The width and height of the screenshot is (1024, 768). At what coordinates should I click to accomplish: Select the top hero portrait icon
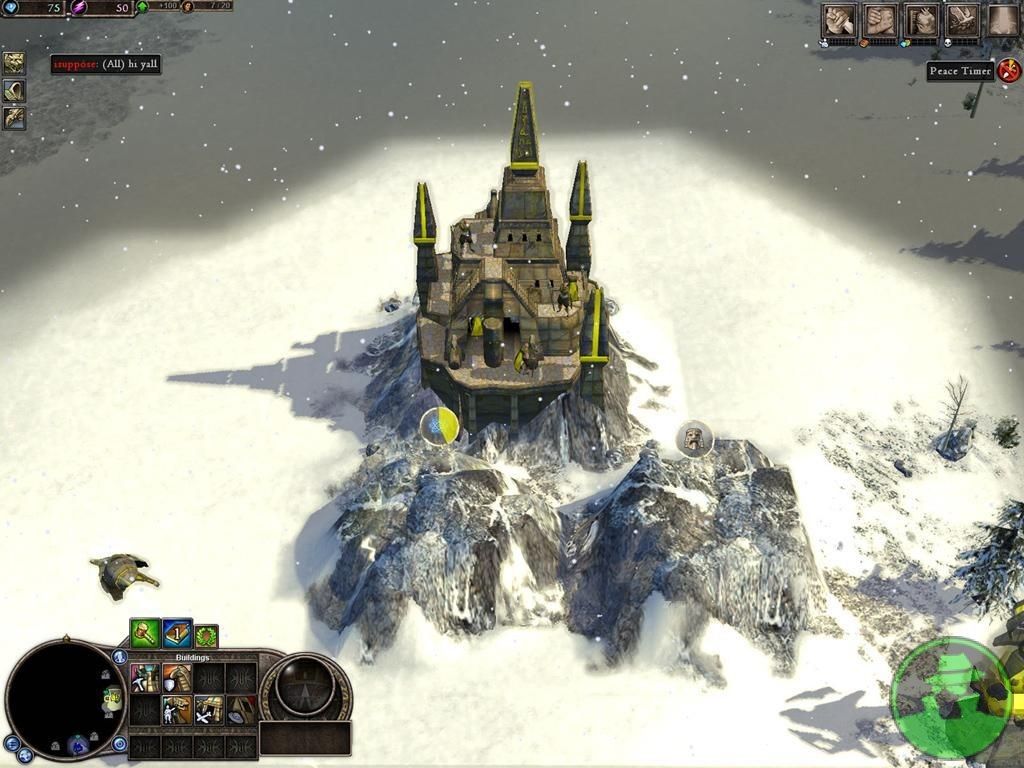[x=14, y=63]
